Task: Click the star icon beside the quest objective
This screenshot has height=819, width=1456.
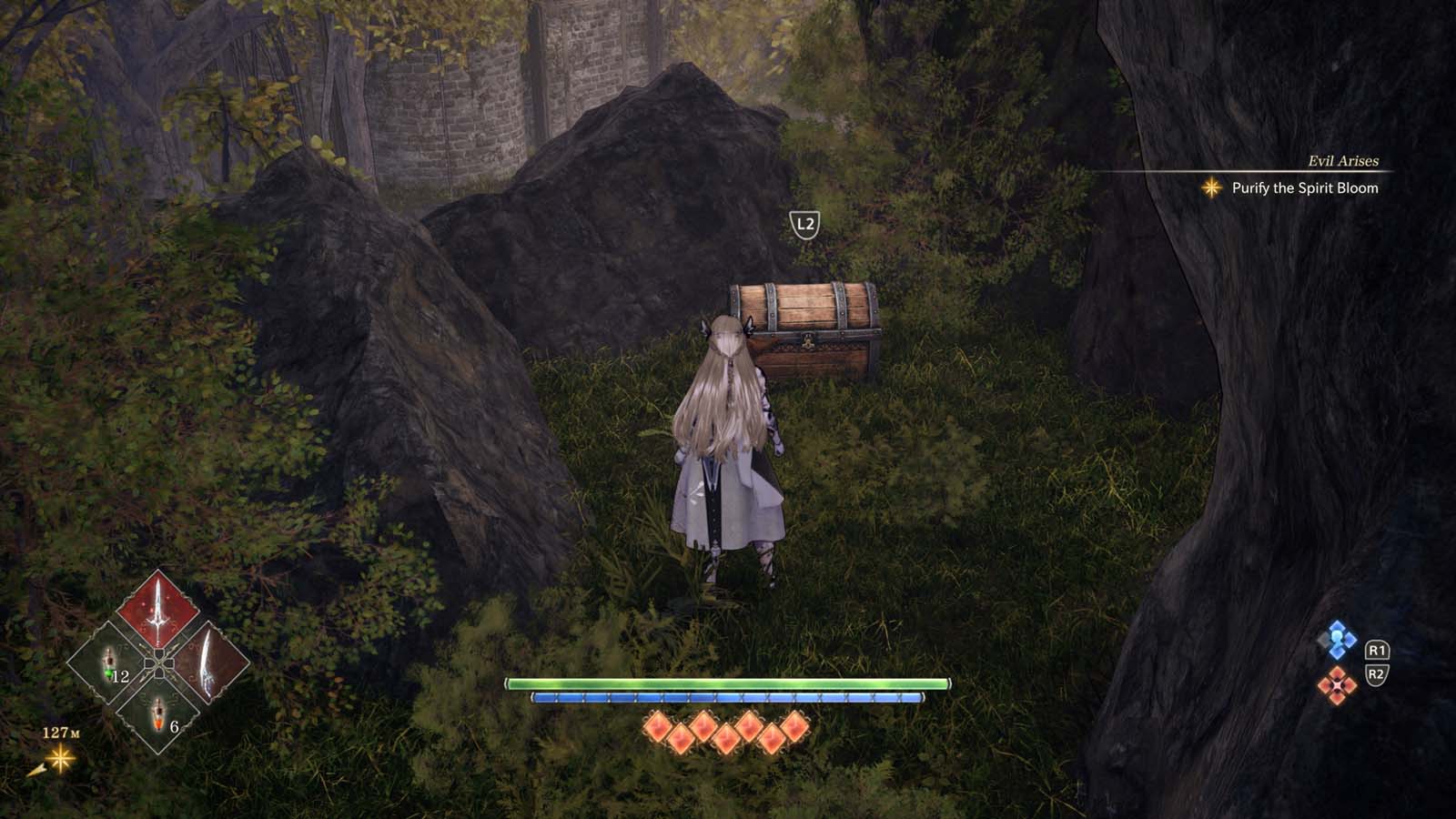Action: (1211, 189)
